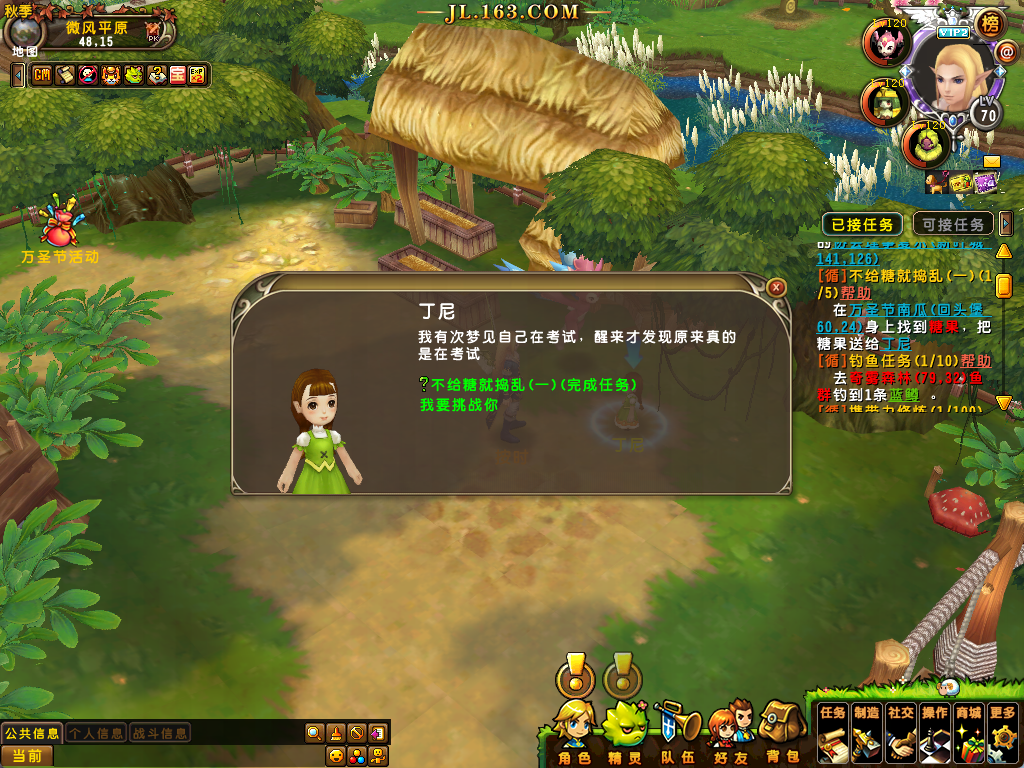This screenshot has height=768, width=1024.
Task: Switch to the 已接任务 tab
Action: [x=862, y=224]
